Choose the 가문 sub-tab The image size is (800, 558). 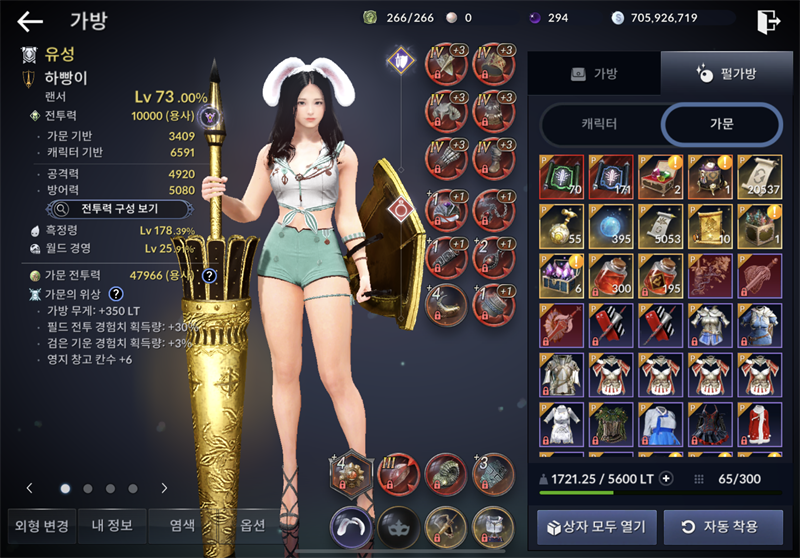point(721,125)
